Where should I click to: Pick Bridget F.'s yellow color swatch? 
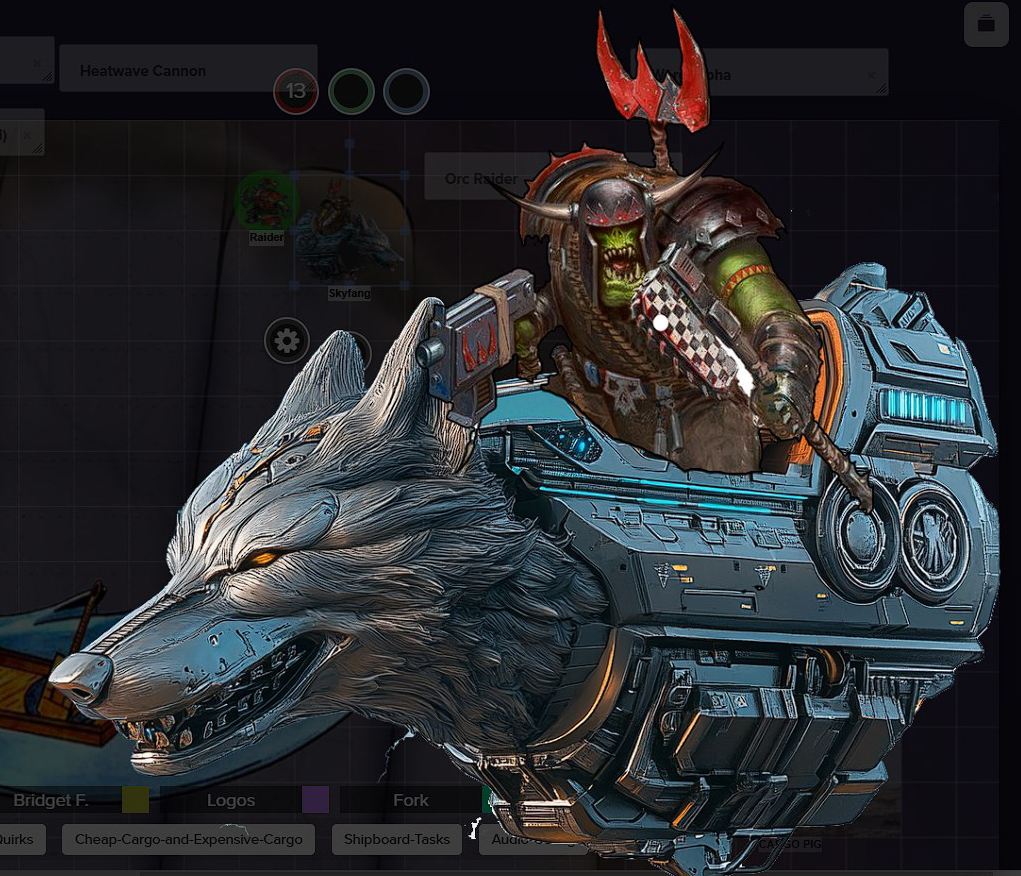135,800
